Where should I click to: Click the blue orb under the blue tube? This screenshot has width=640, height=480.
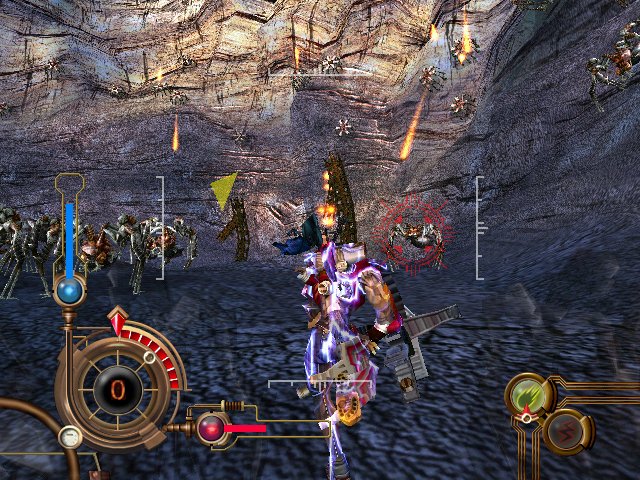pyautogui.click(x=69, y=291)
